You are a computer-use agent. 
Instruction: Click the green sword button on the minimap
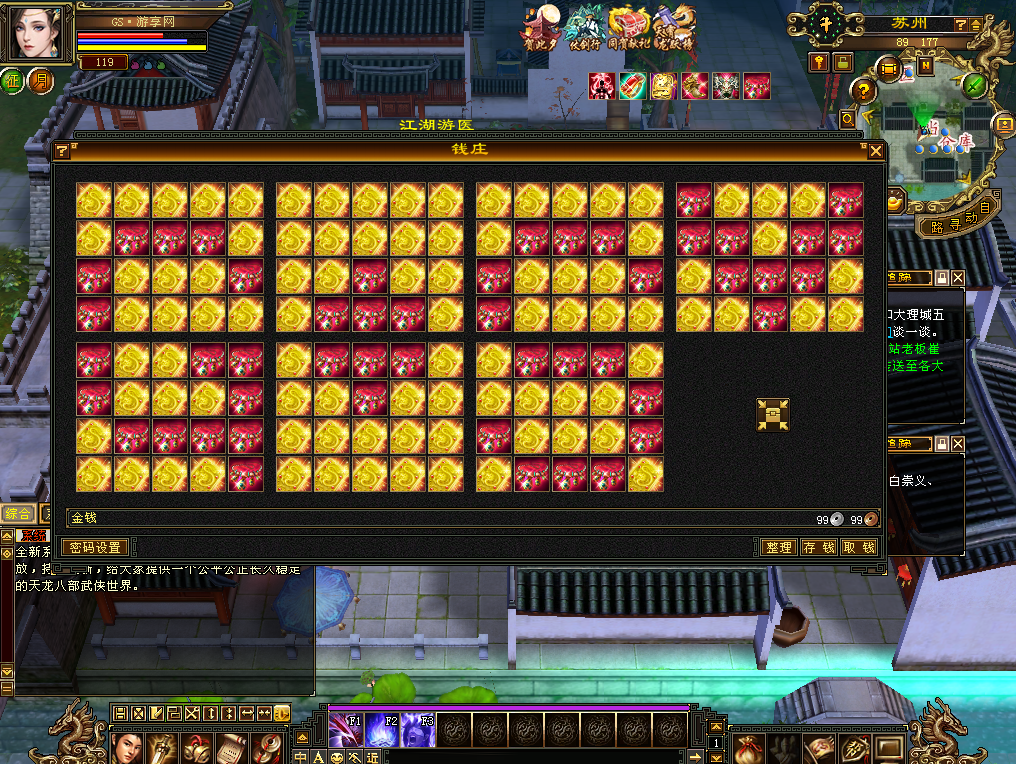coord(975,85)
